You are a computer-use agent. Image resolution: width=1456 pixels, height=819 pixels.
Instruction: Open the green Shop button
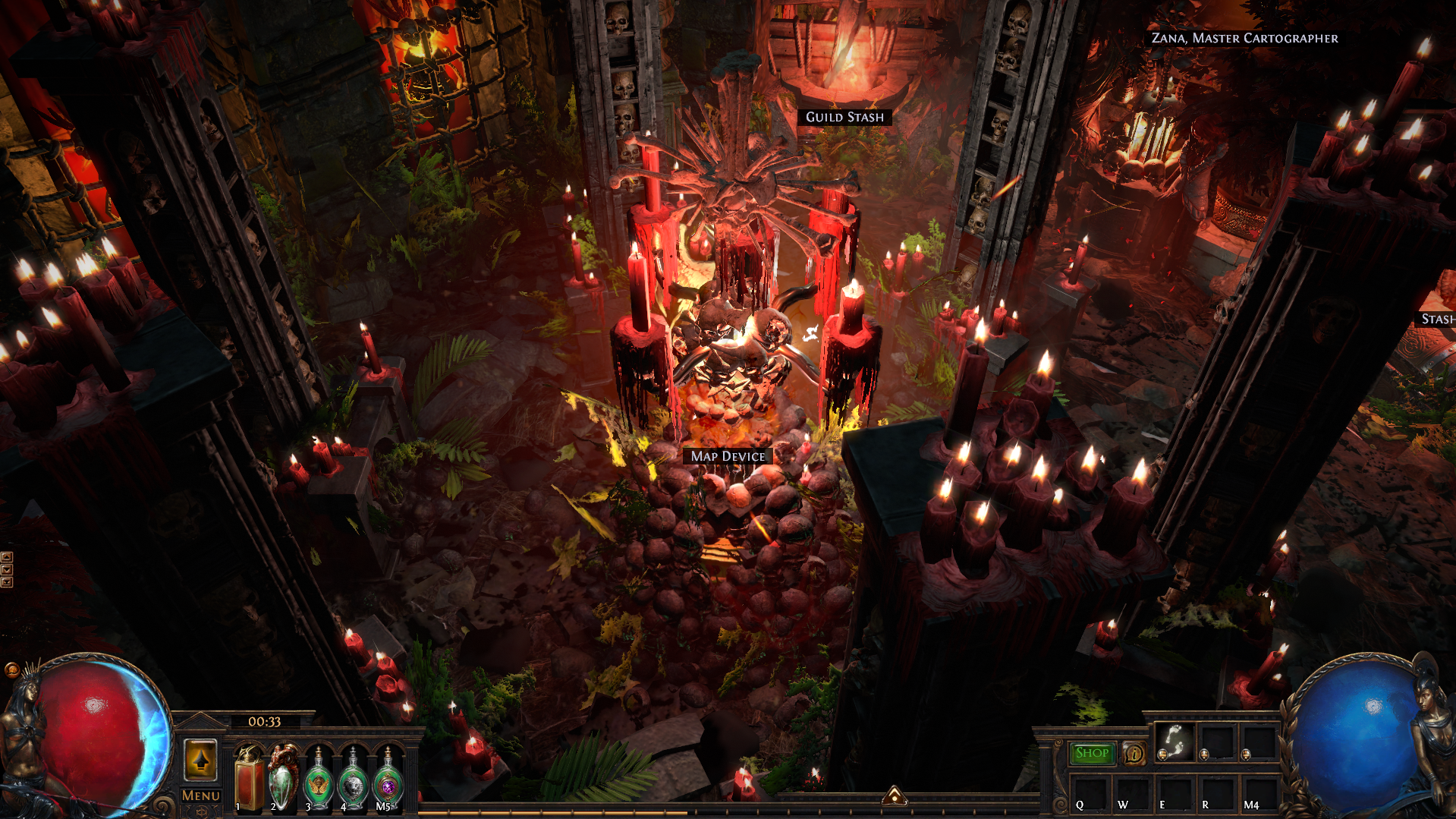[1092, 753]
